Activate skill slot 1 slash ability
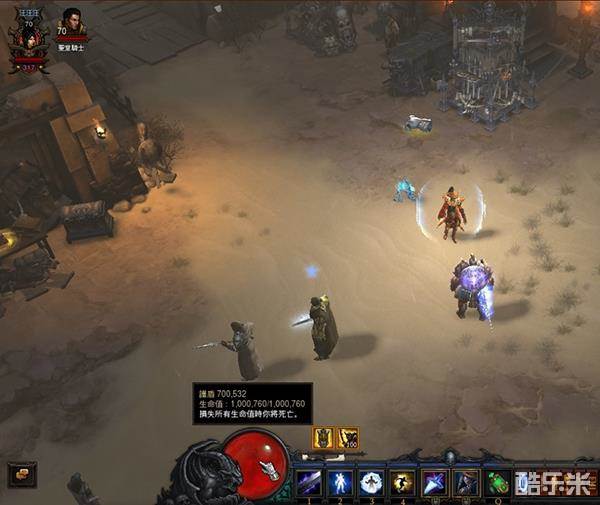 (x=309, y=482)
